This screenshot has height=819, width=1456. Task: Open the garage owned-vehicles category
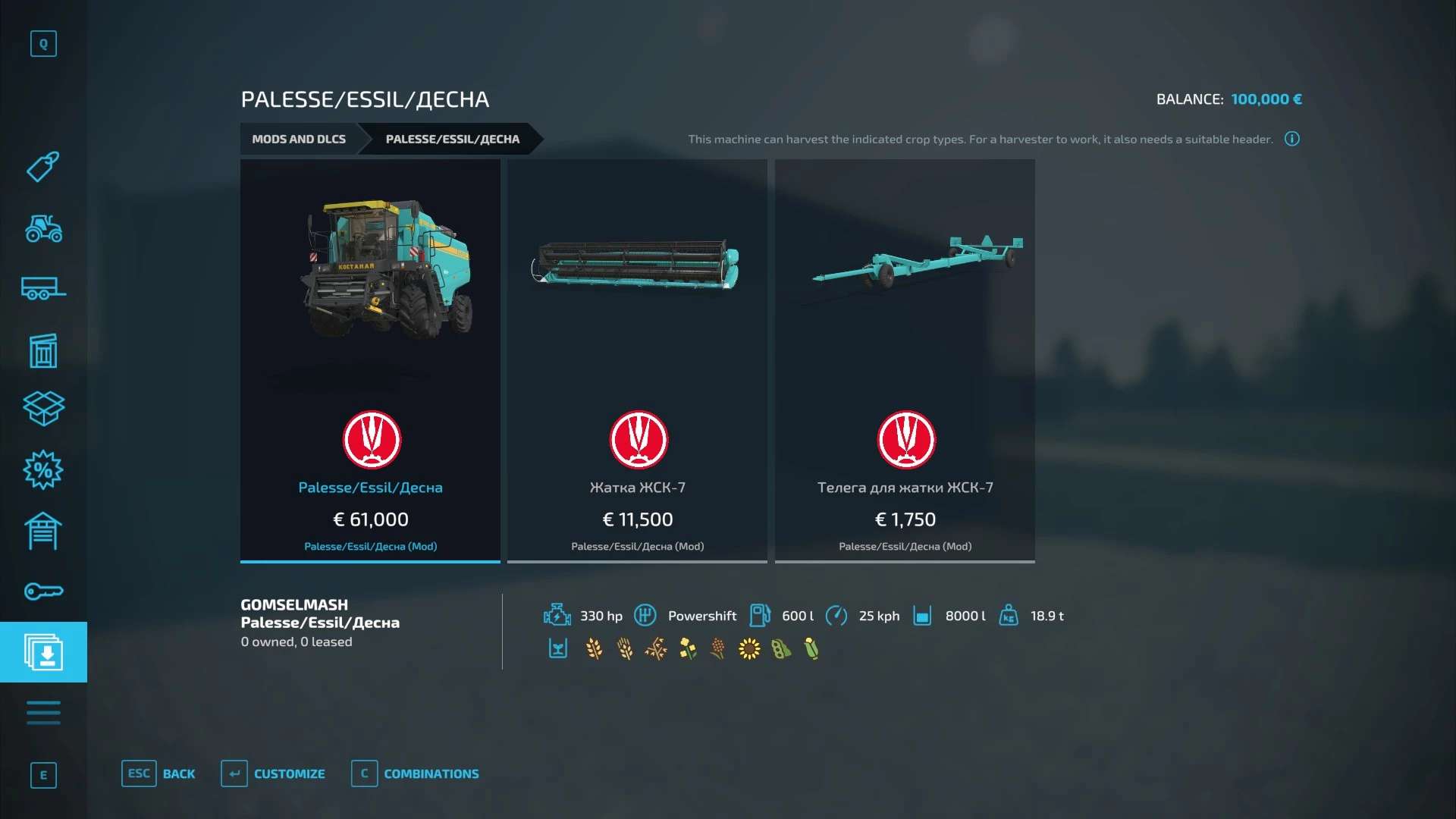43,531
